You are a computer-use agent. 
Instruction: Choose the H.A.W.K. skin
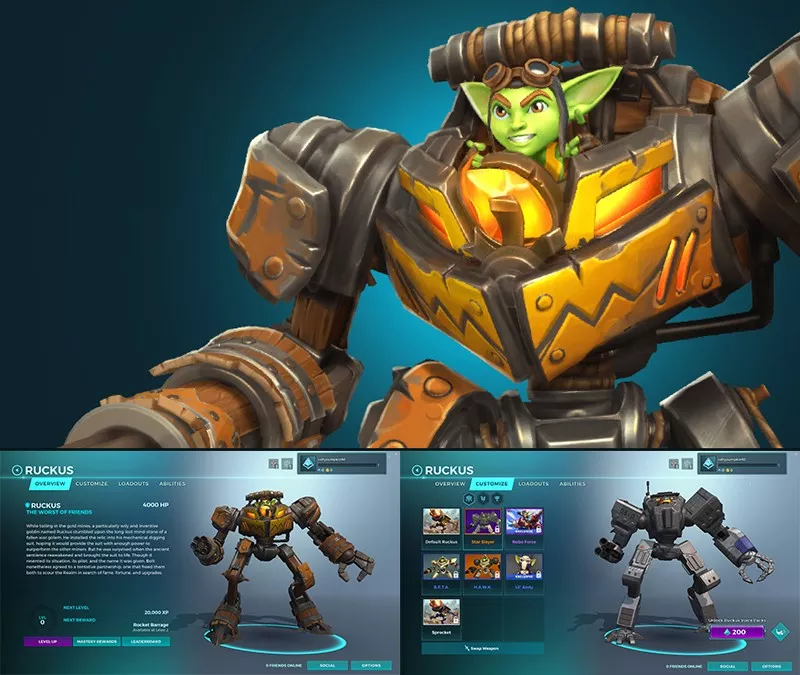483,571
